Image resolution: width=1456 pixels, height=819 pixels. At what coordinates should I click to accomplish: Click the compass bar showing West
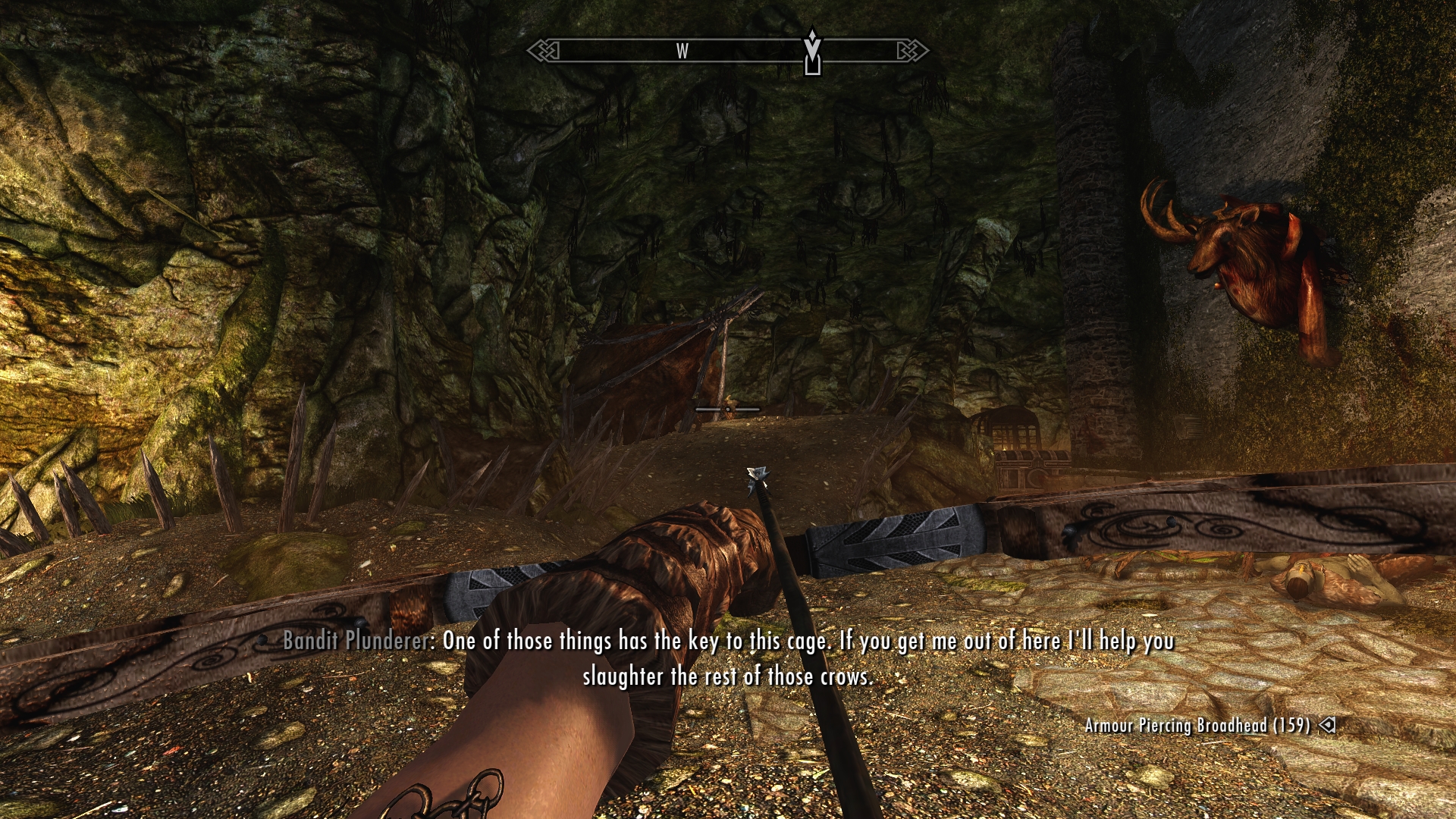[x=682, y=51]
